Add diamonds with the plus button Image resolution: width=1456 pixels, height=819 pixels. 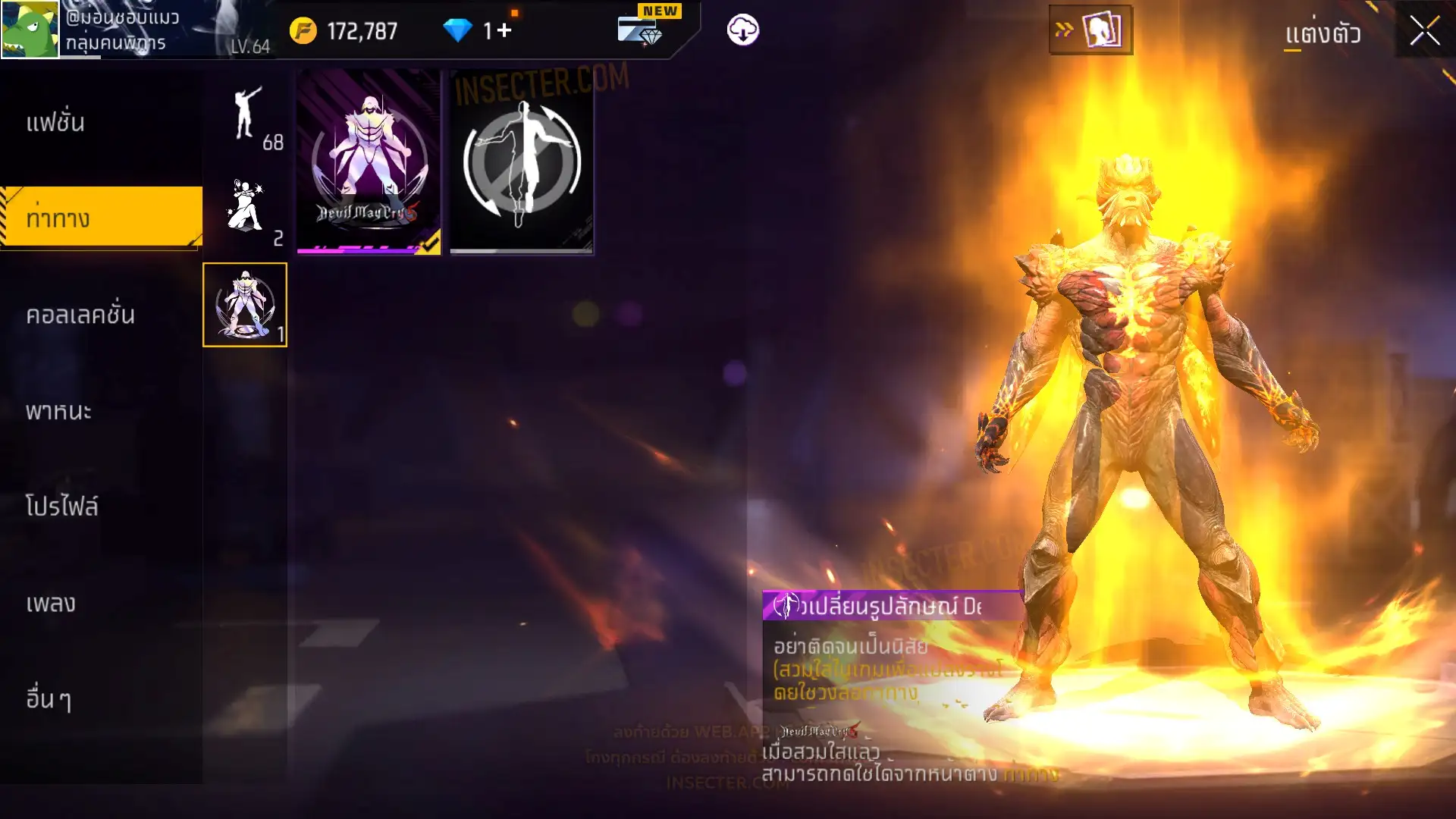pos(504,30)
